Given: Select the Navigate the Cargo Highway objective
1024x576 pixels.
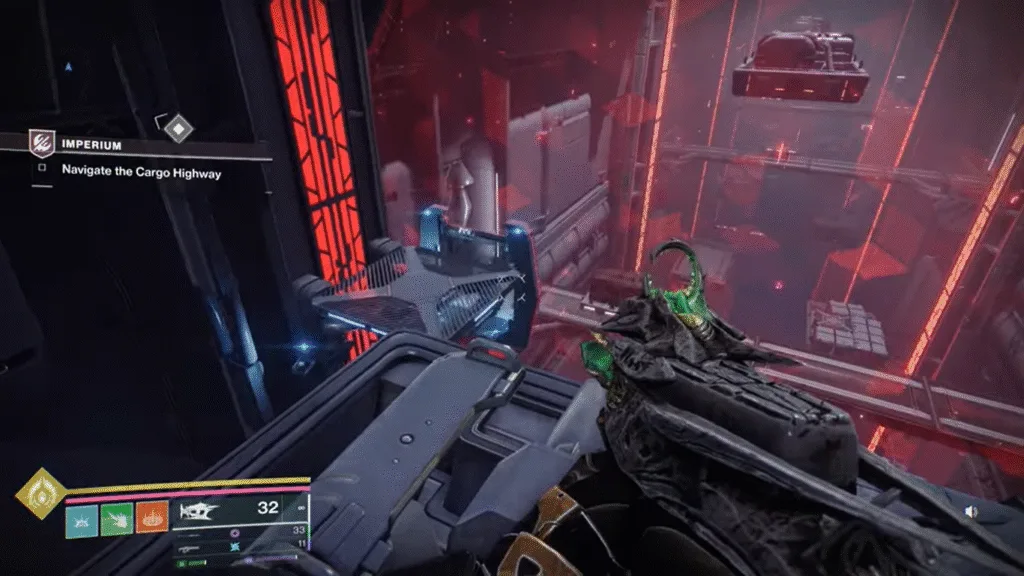Looking at the screenshot, I should pyautogui.click(x=141, y=172).
